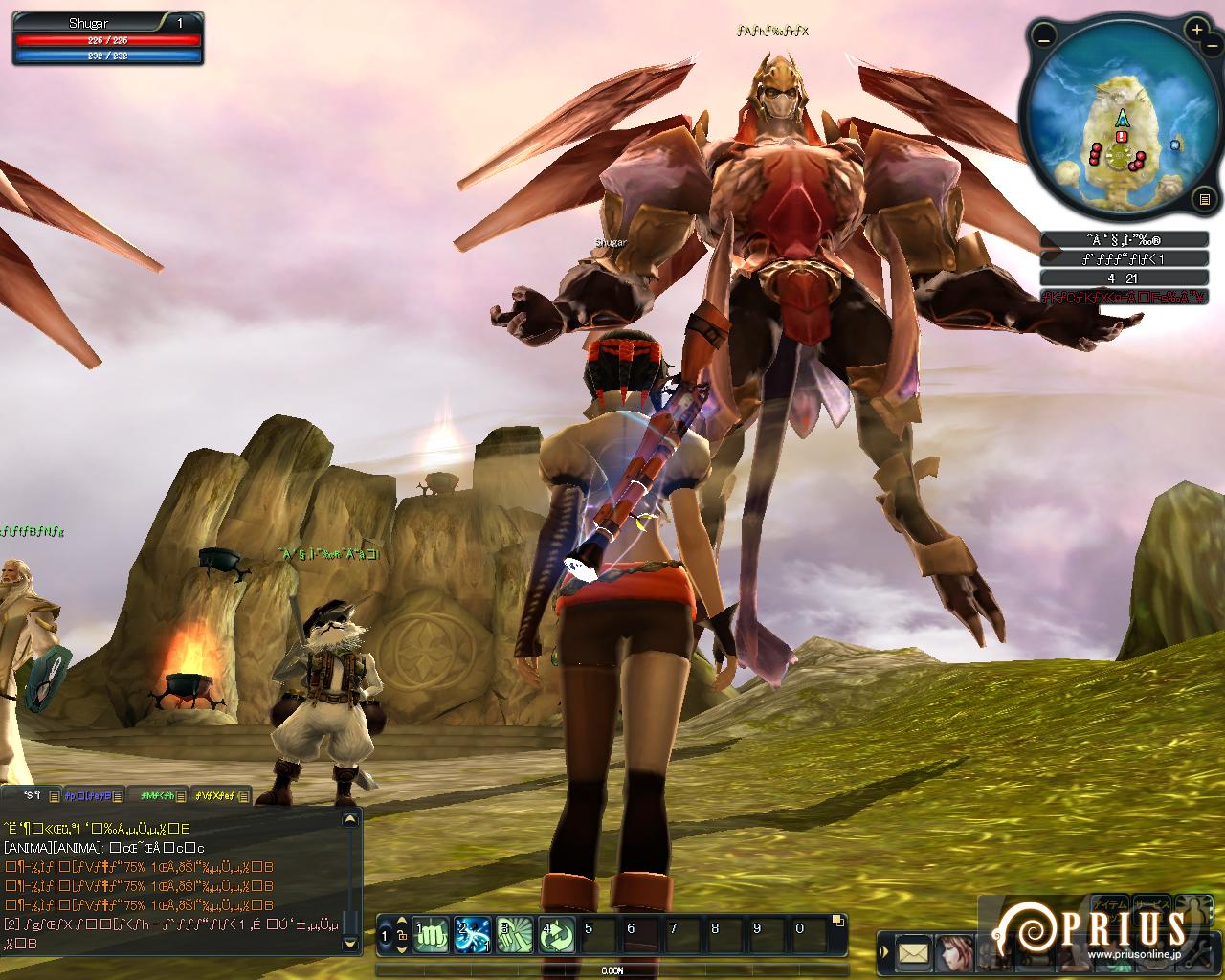This screenshot has height=980, width=1225.
Task: Click the chat scroll-up arrow button
Action: pos(351,819)
